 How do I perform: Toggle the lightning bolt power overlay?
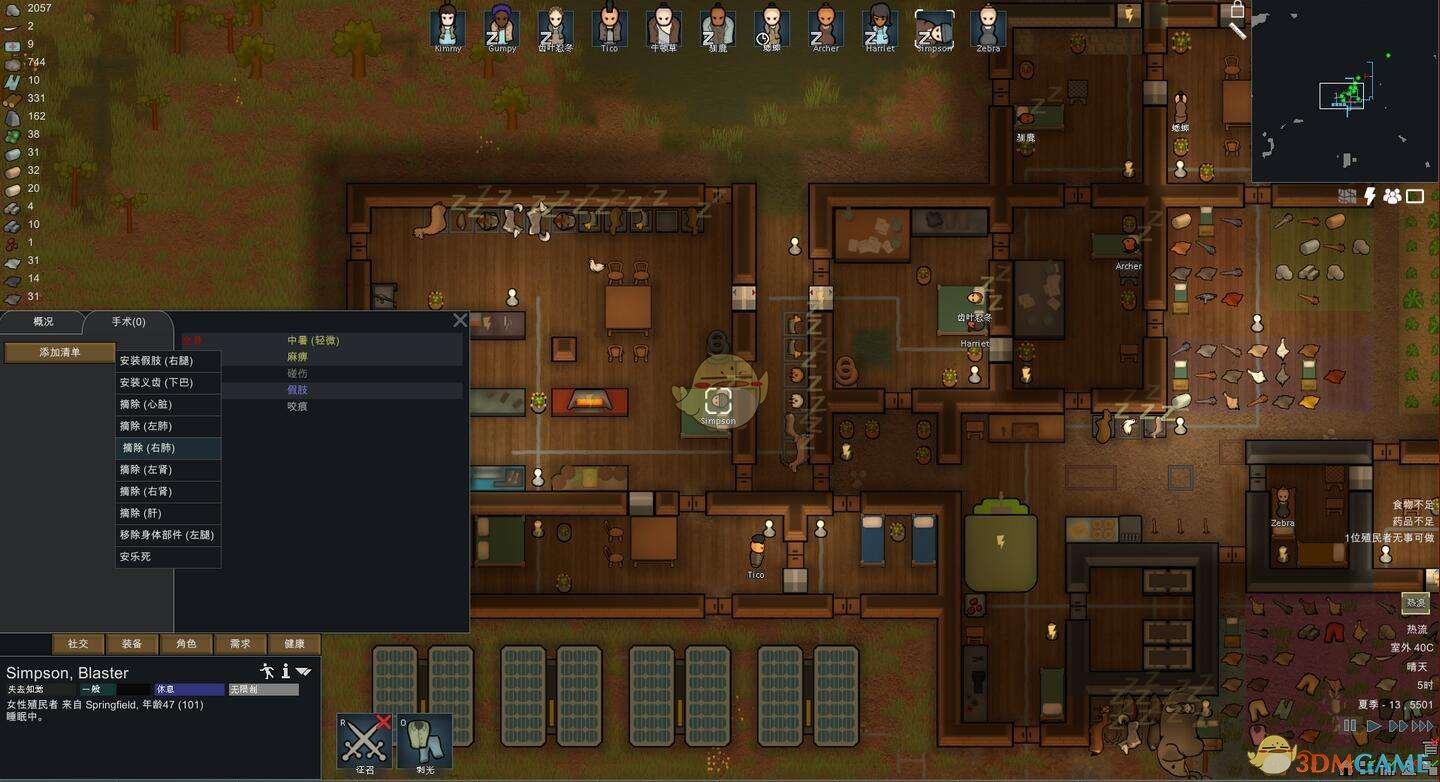(1370, 196)
